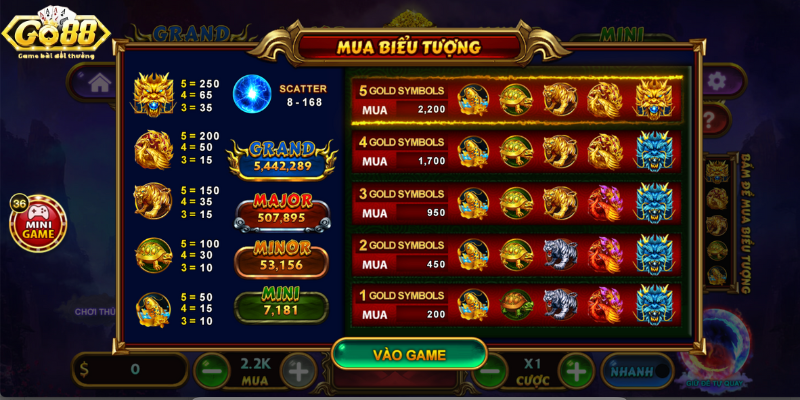Raise the X1 CƯỢC bet multiplier
The width and height of the screenshot is (800, 400).
[x=575, y=371]
